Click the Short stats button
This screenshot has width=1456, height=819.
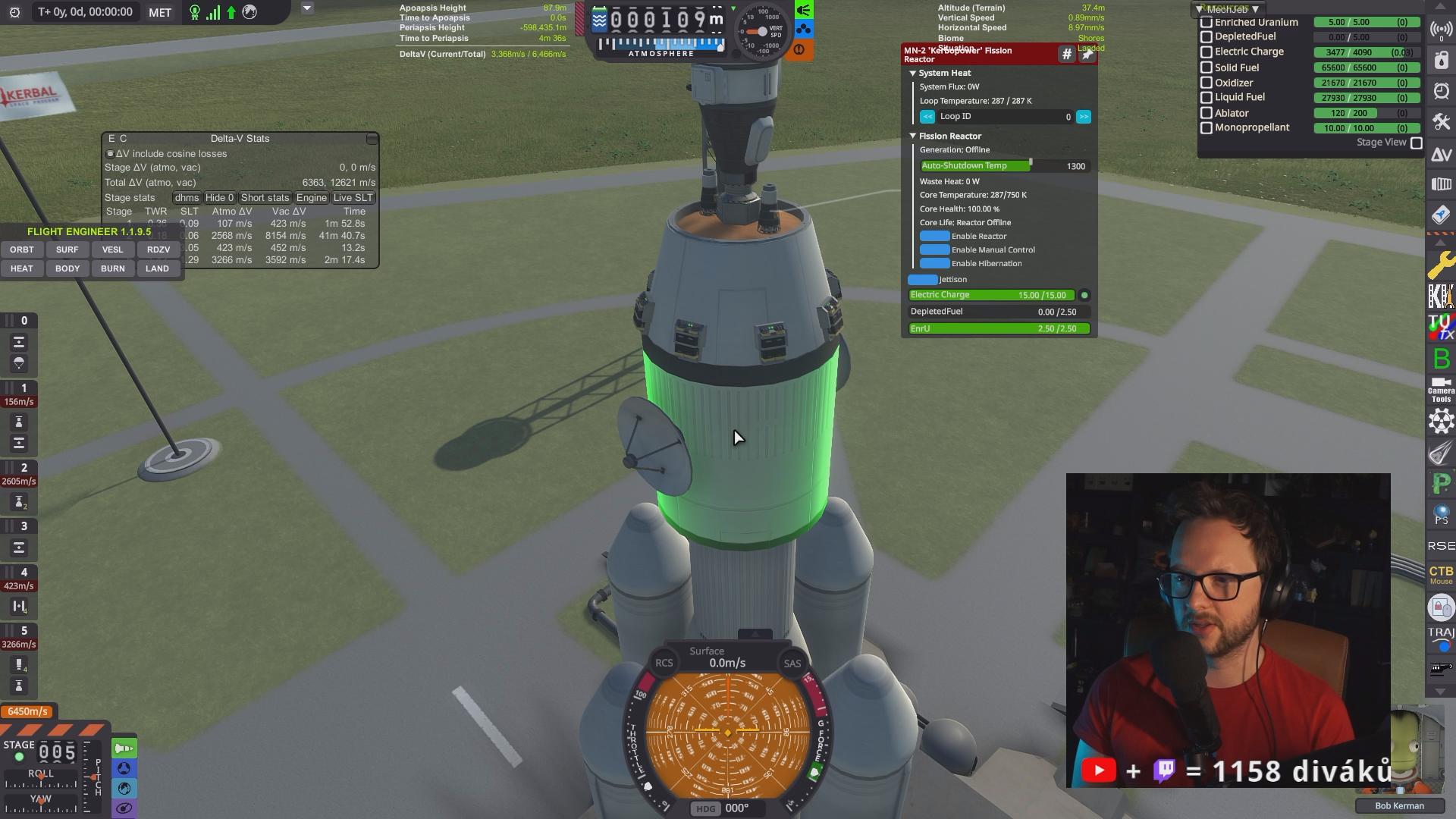pos(265,198)
